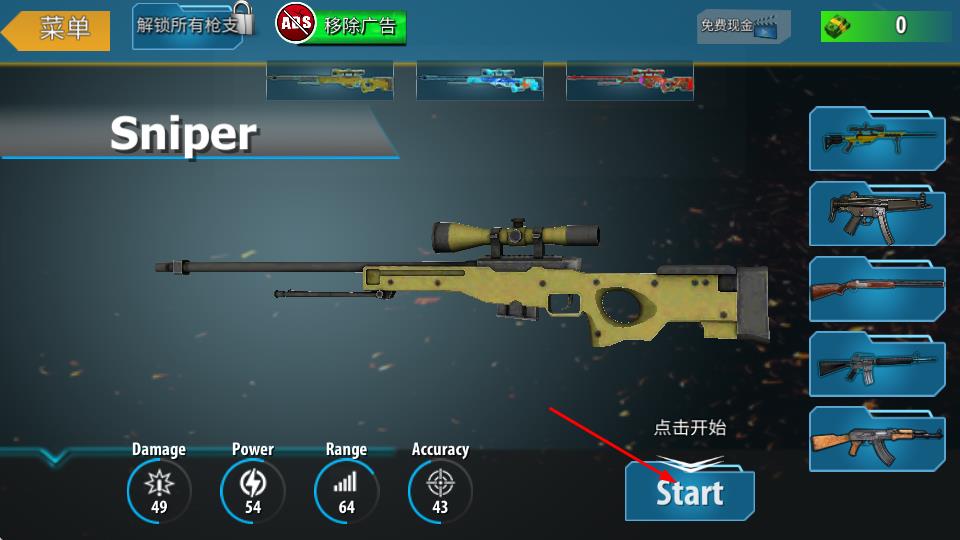
Task: Switch to the sniper rifle category
Action: point(877,139)
